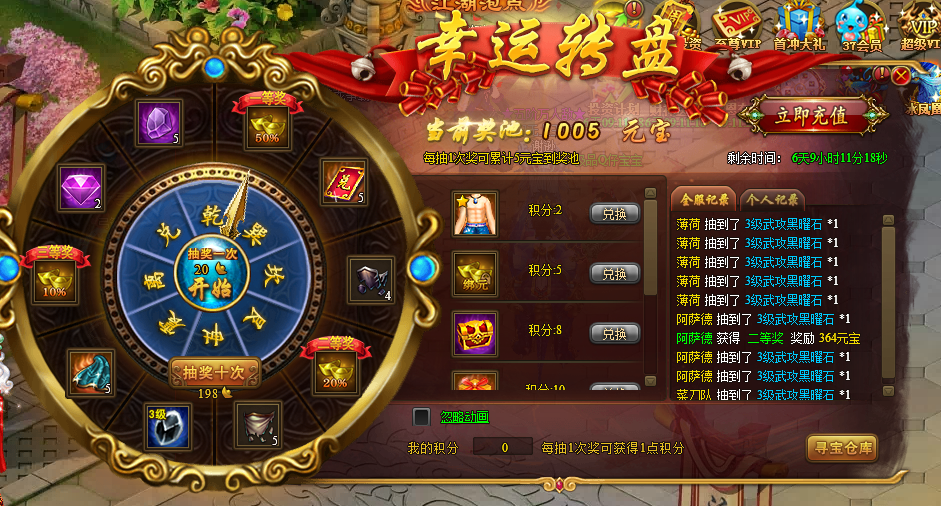Viewport: 941px width, 506px height.
Task: Toggle the 忽略动画 skip animation checkbox
Action: [x=422, y=416]
